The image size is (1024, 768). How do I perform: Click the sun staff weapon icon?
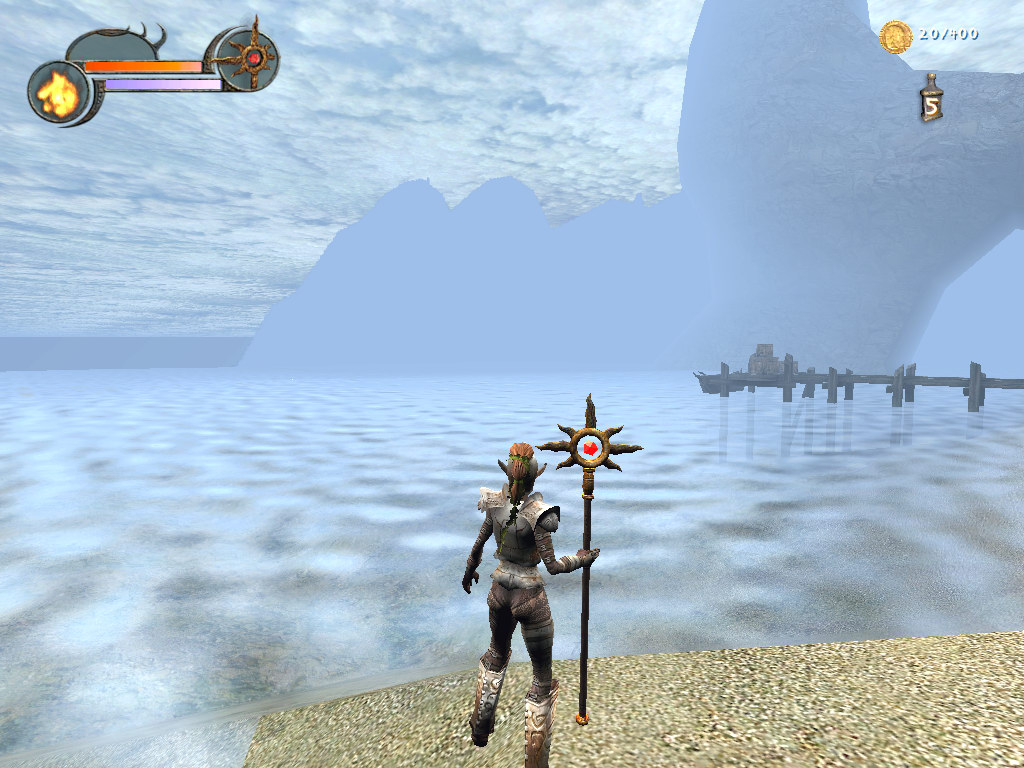click(249, 58)
